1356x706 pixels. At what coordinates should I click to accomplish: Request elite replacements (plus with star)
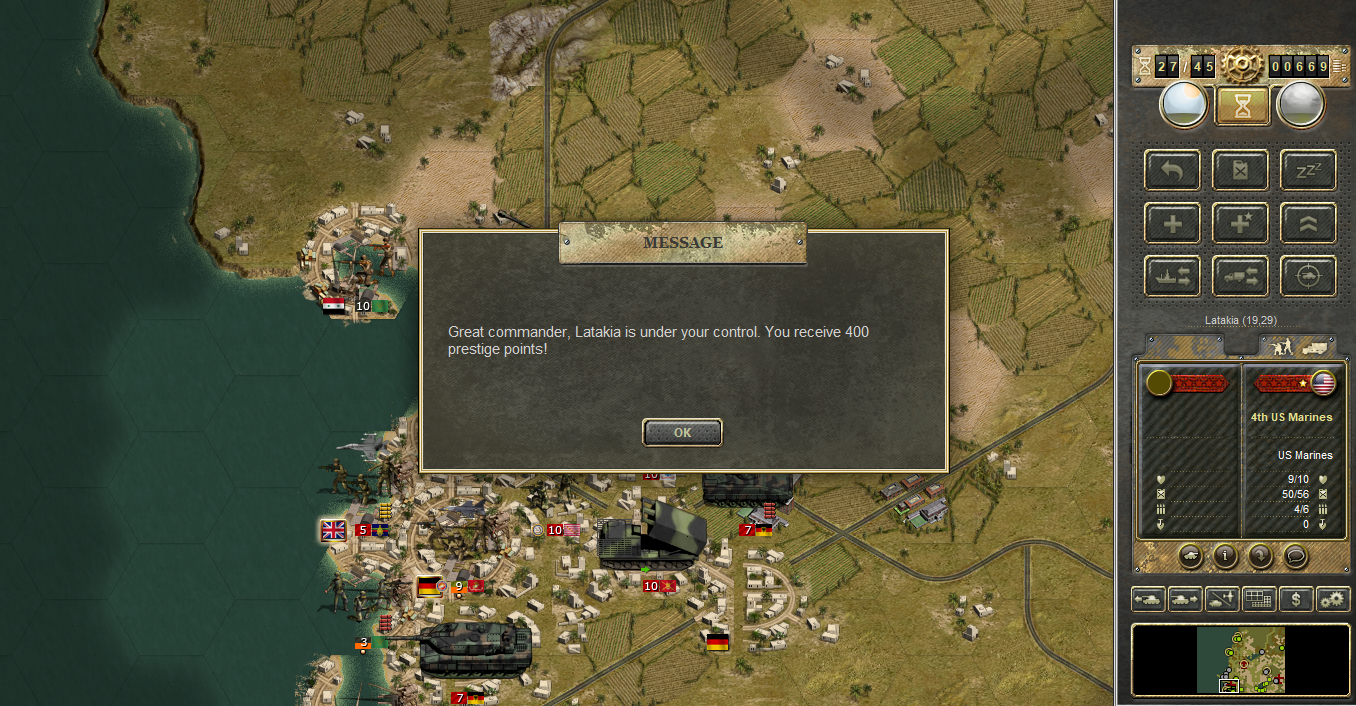1240,223
